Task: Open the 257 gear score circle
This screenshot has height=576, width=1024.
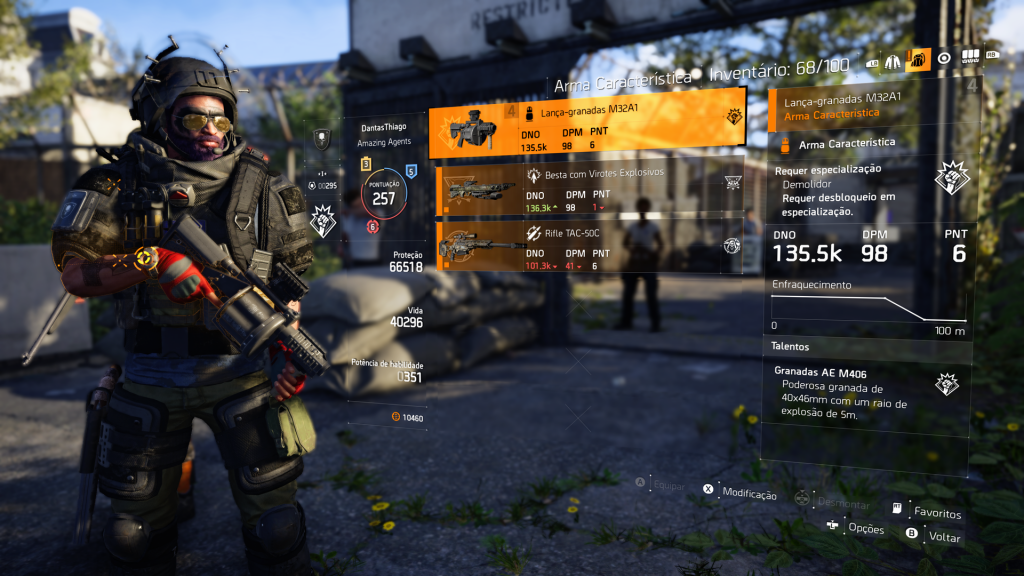Action: tap(383, 194)
